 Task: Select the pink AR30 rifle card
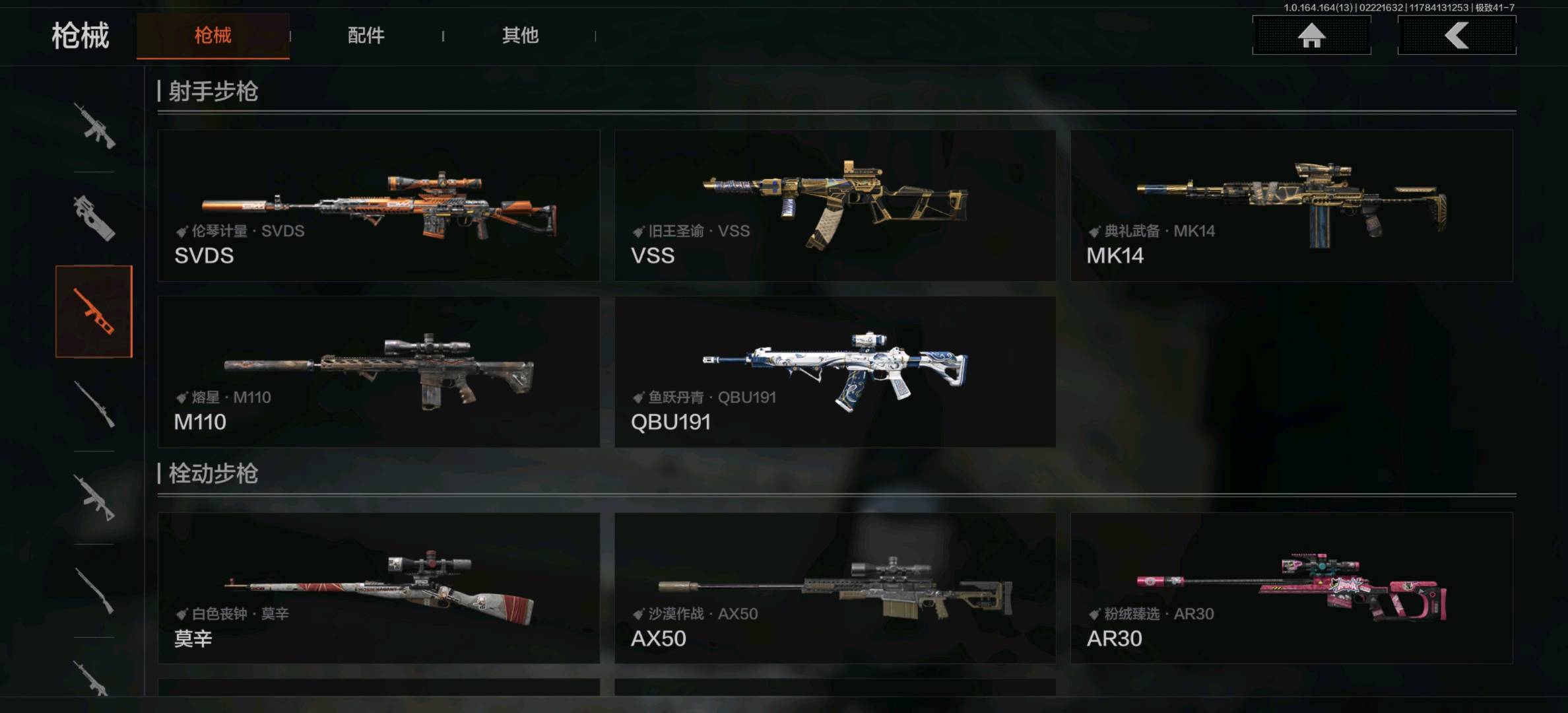click(1291, 588)
